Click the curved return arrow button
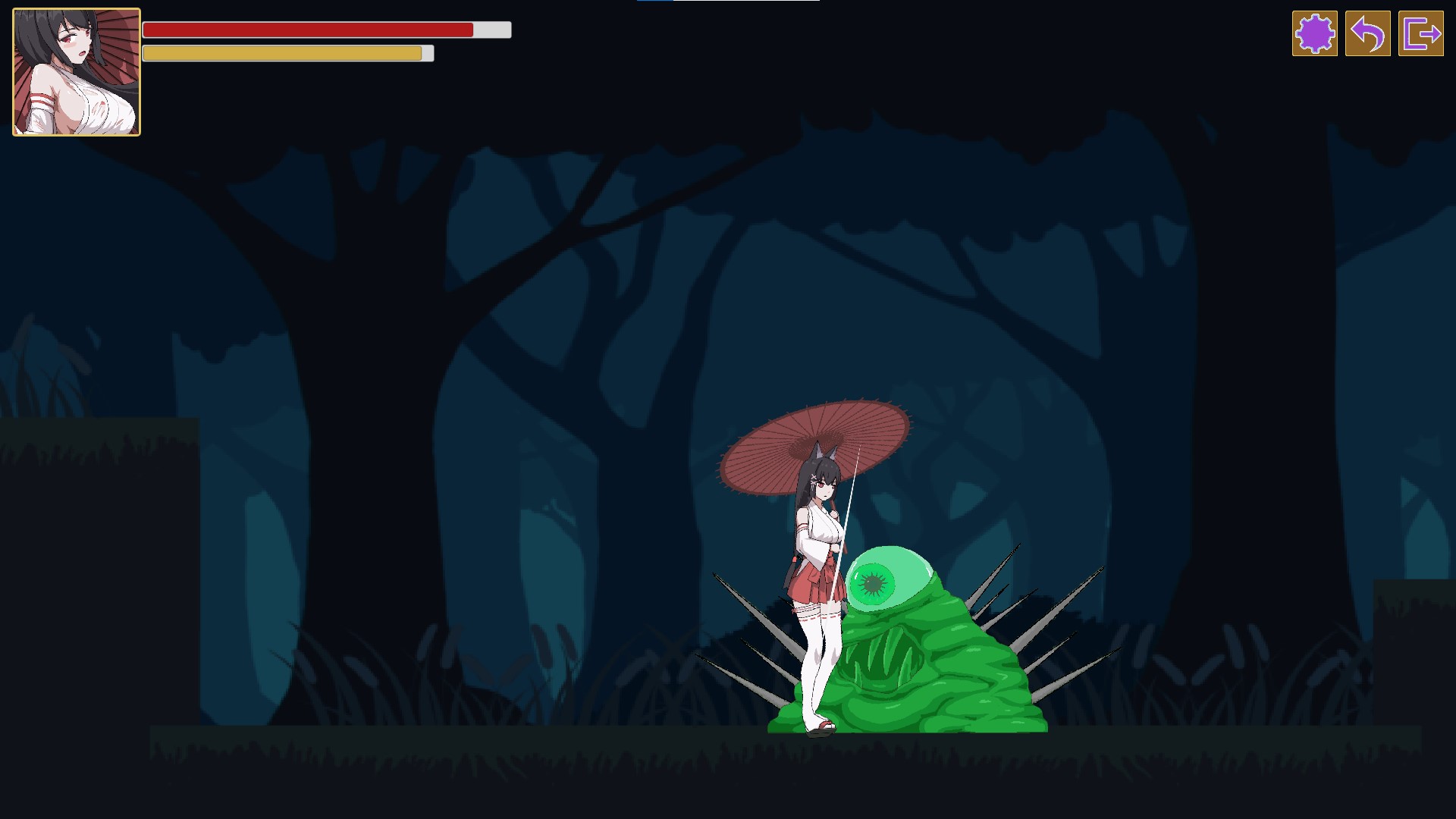Screen dimensions: 1456x819 [1367, 33]
